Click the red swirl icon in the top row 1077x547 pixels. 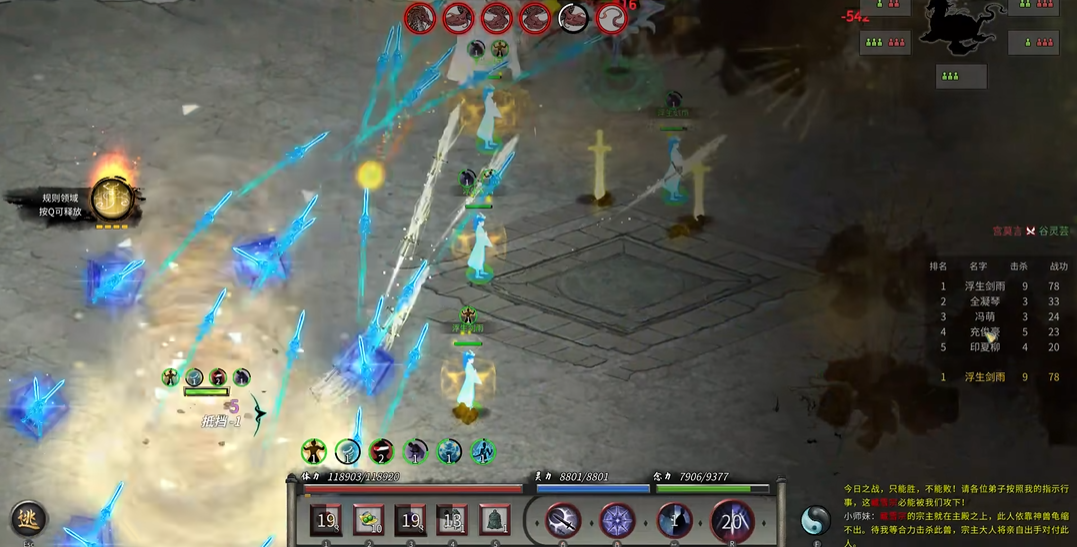pyautogui.click(x=611, y=18)
